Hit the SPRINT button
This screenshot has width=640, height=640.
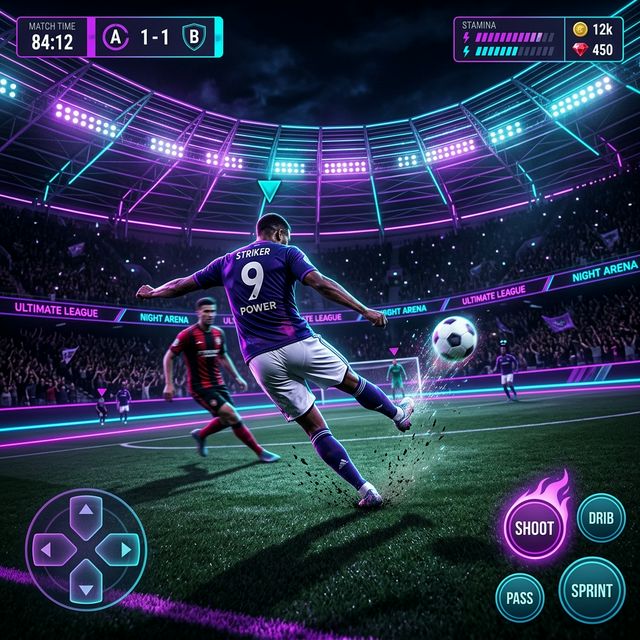[592, 589]
